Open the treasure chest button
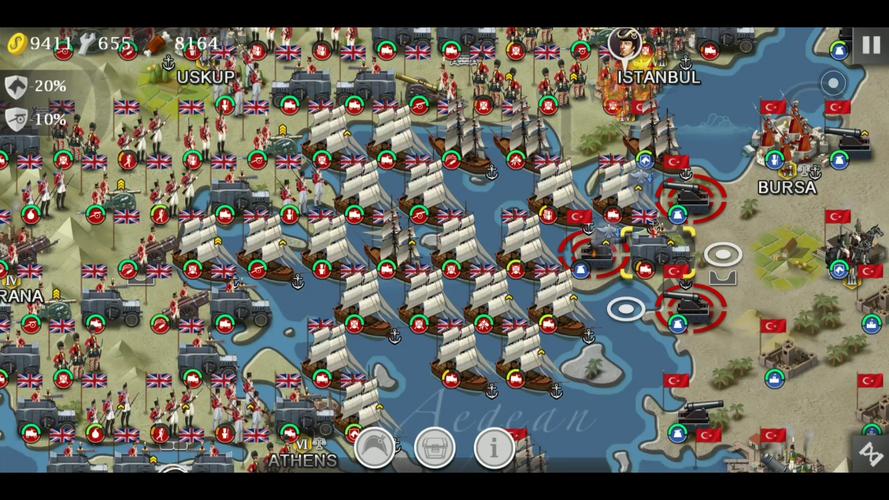889x500 pixels. [x=434, y=449]
